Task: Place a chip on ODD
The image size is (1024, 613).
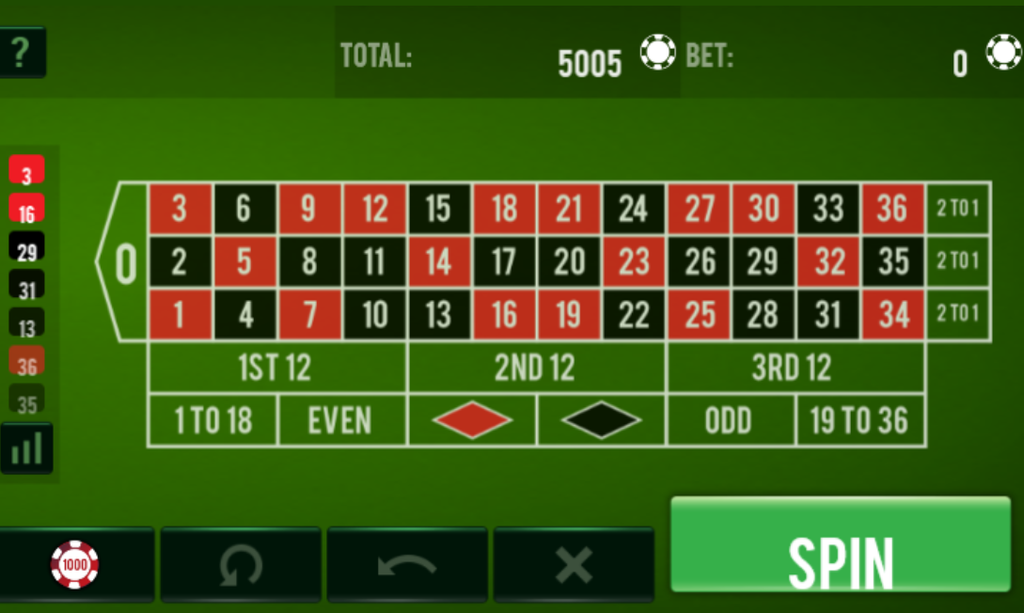Action: (730, 421)
